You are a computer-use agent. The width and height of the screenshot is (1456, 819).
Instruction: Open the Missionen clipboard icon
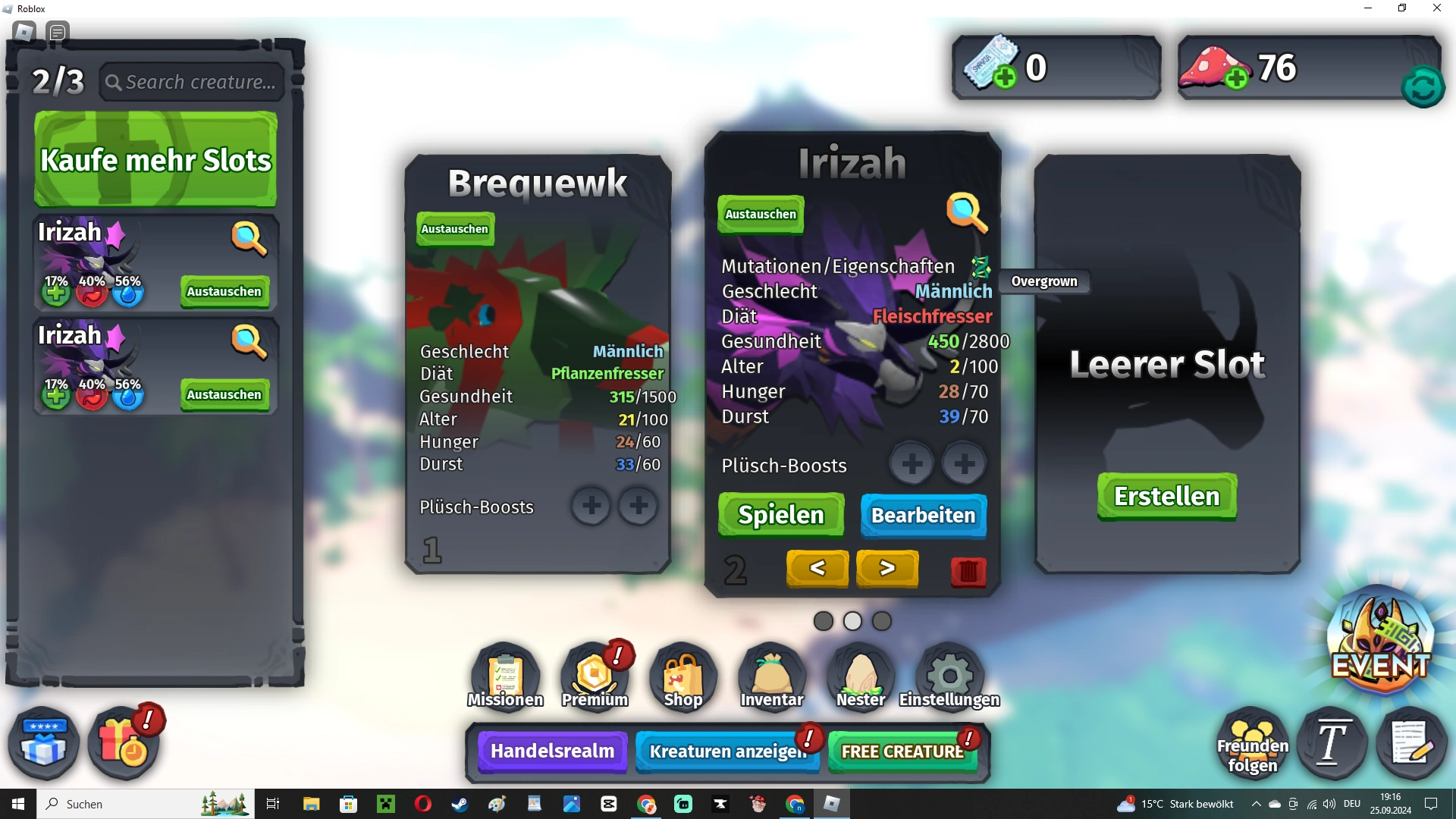click(504, 673)
